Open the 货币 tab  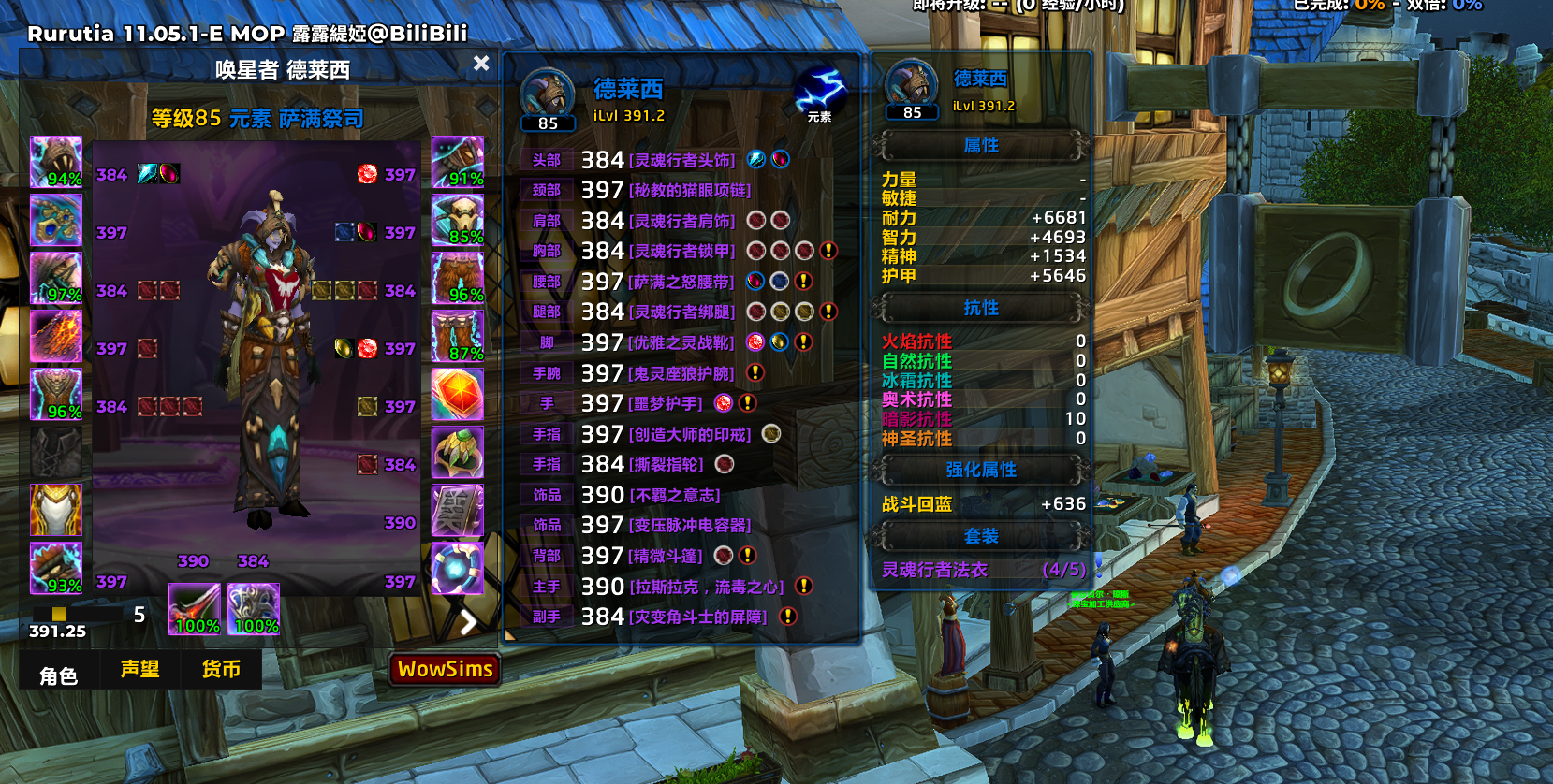pyautogui.click(x=221, y=669)
